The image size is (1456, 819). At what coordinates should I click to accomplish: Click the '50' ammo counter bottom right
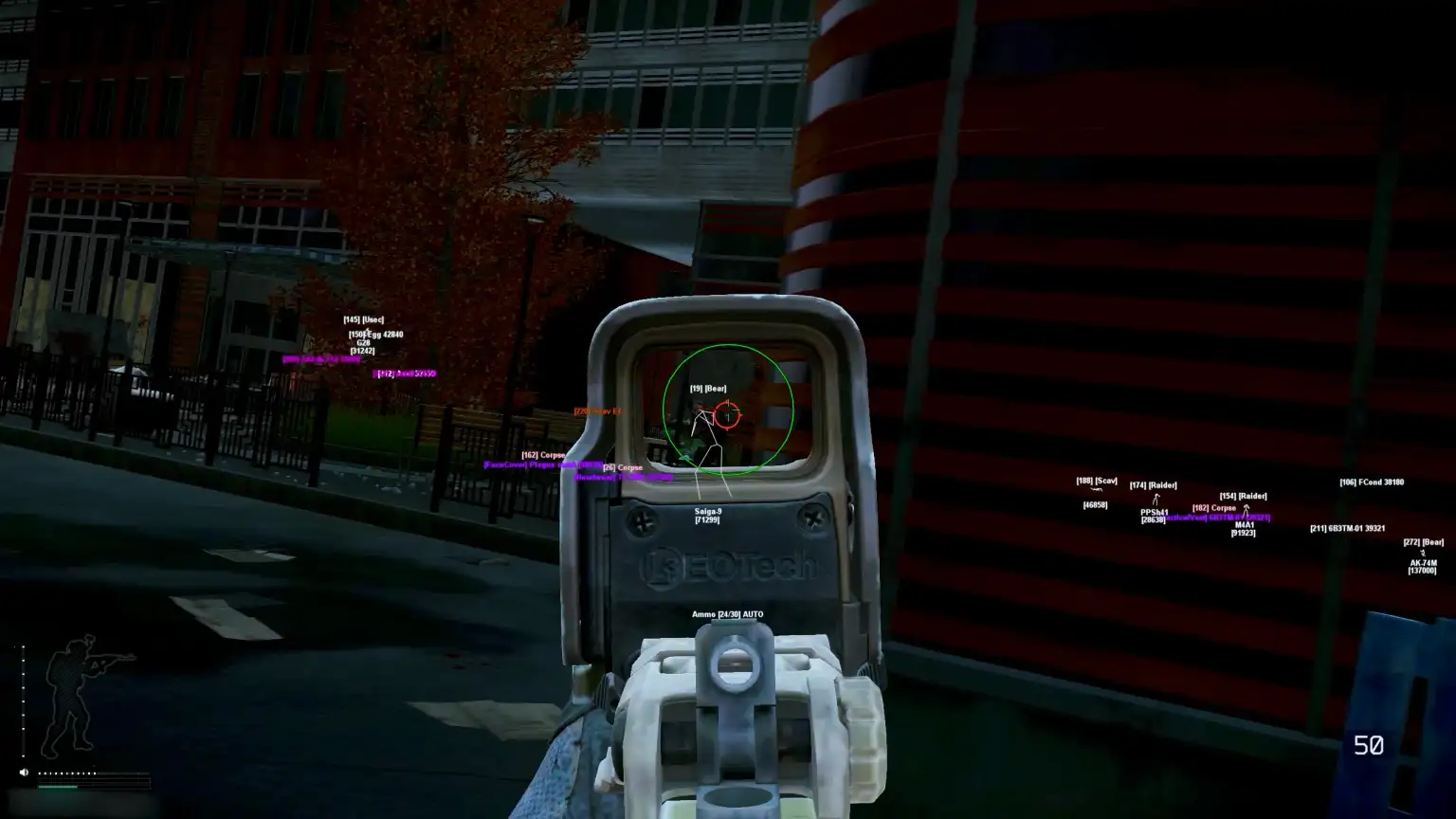[x=1369, y=746]
